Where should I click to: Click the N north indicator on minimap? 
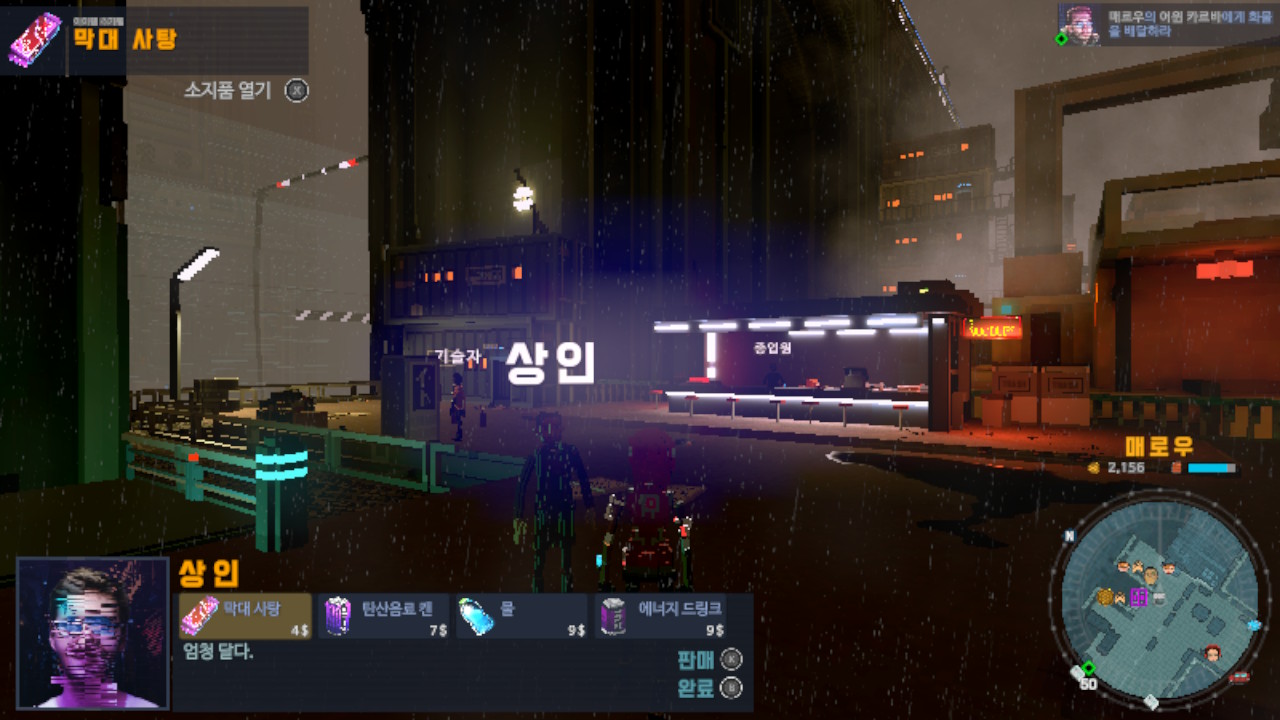point(1069,535)
